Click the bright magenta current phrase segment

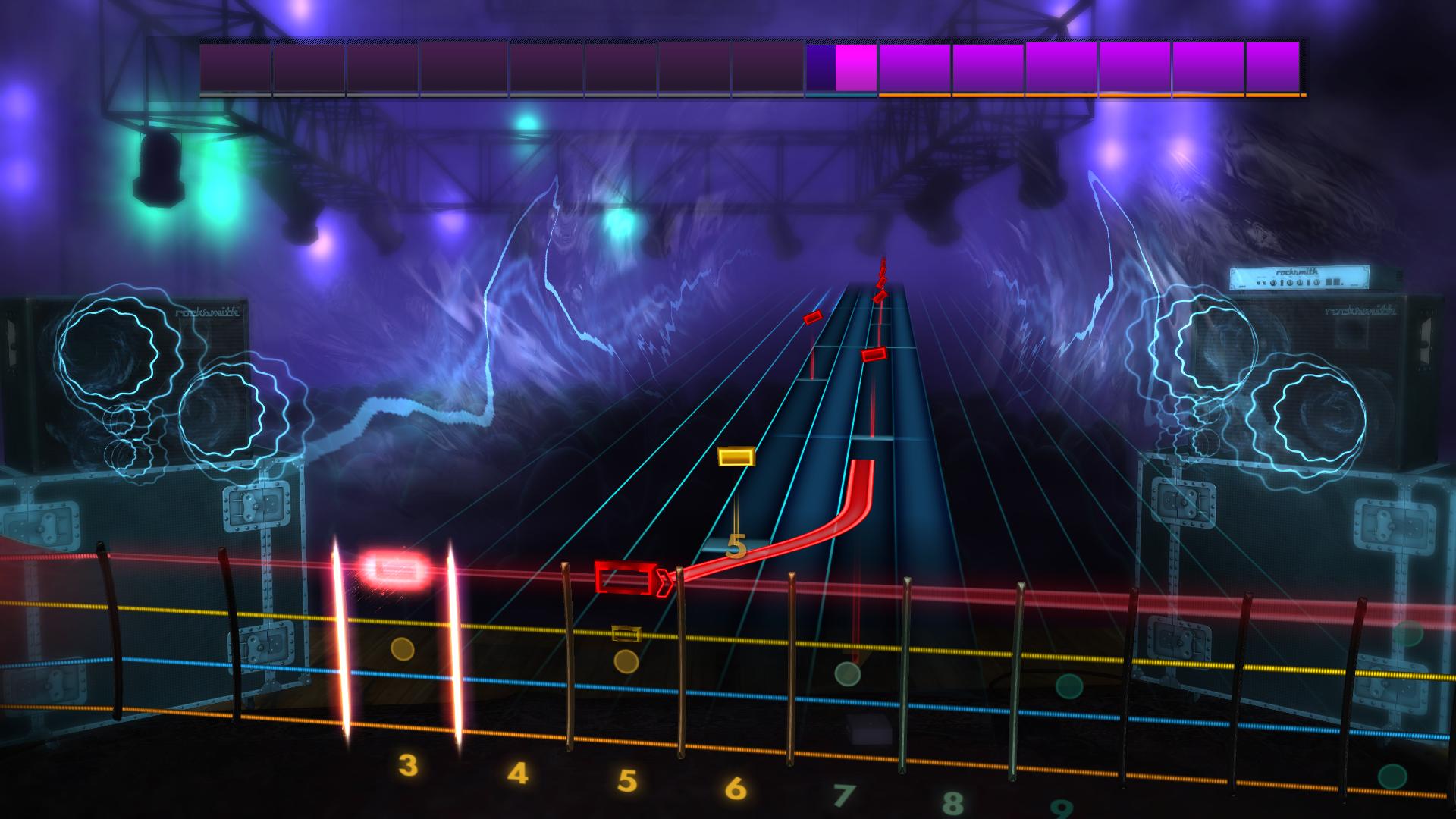pyautogui.click(x=855, y=68)
